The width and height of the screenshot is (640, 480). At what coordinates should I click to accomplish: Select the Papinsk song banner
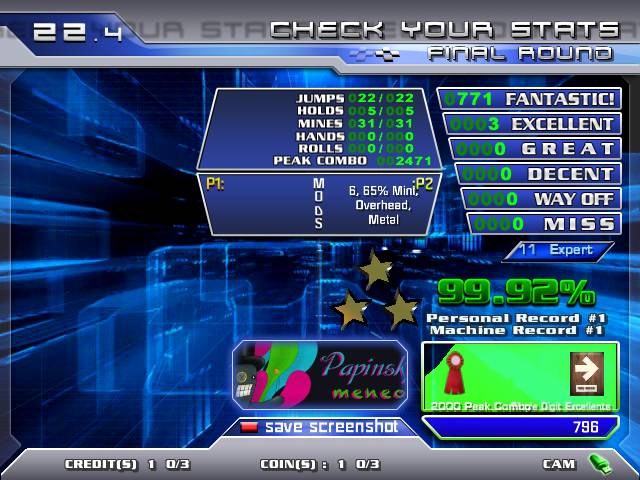320,375
